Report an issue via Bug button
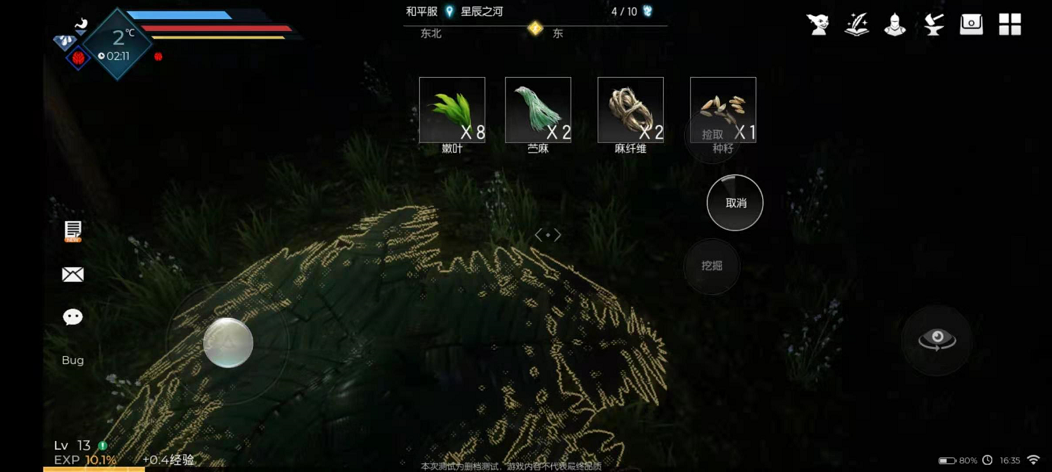1052x472 pixels. click(x=73, y=360)
